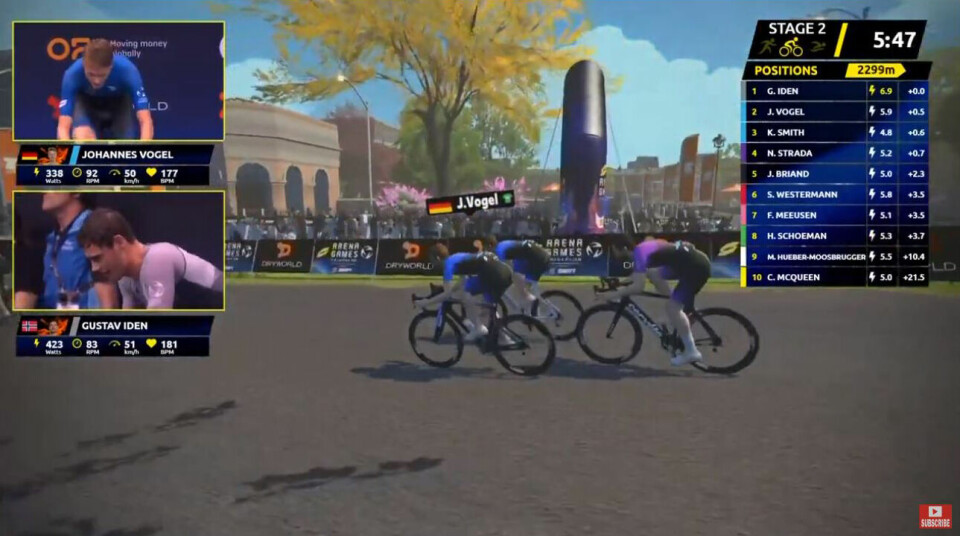The image size is (960, 536).
Task: Select N. Strada's leaderboard row
Action: (835, 153)
